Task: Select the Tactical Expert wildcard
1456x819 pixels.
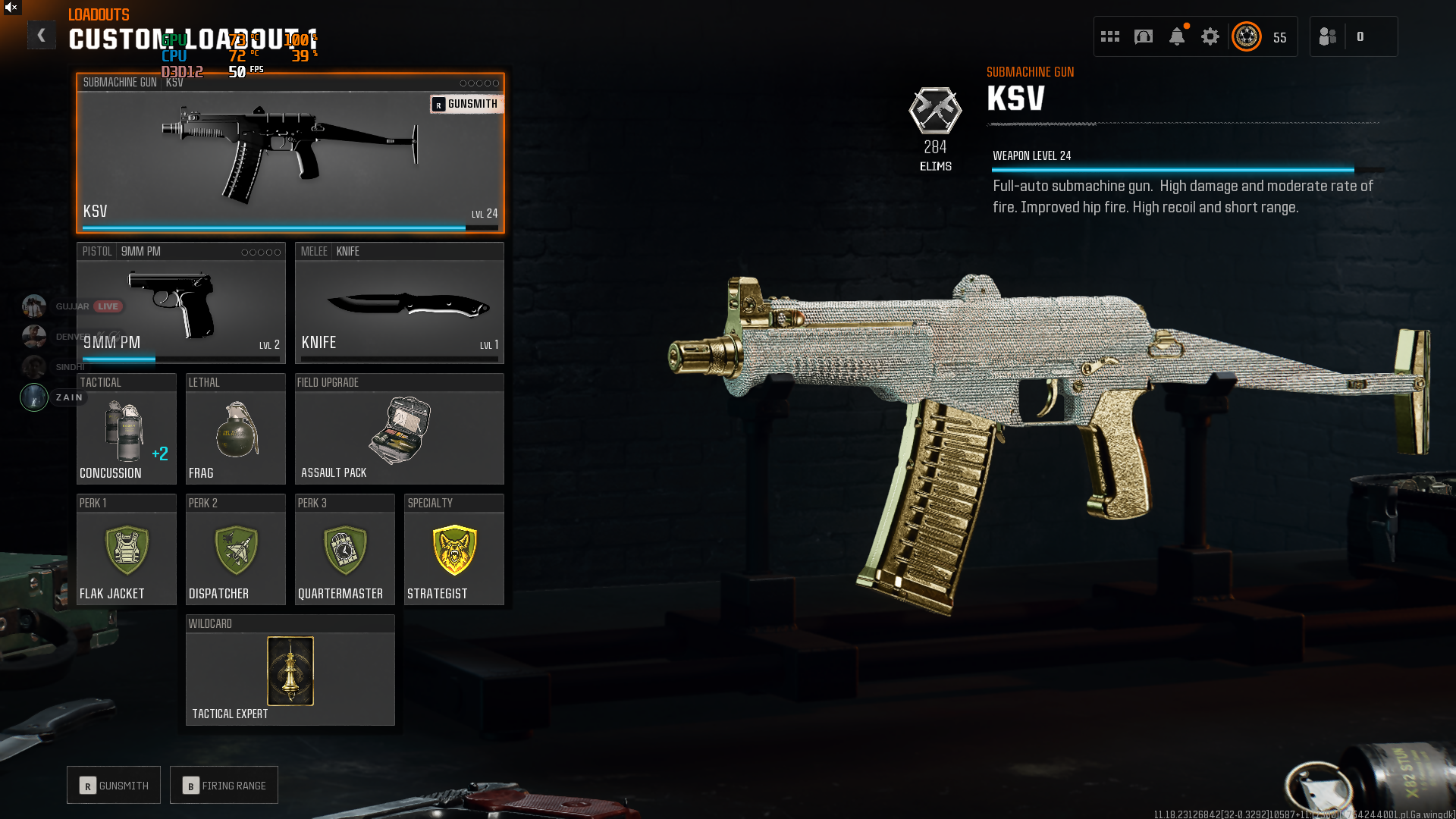Action: [x=290, y=671]
